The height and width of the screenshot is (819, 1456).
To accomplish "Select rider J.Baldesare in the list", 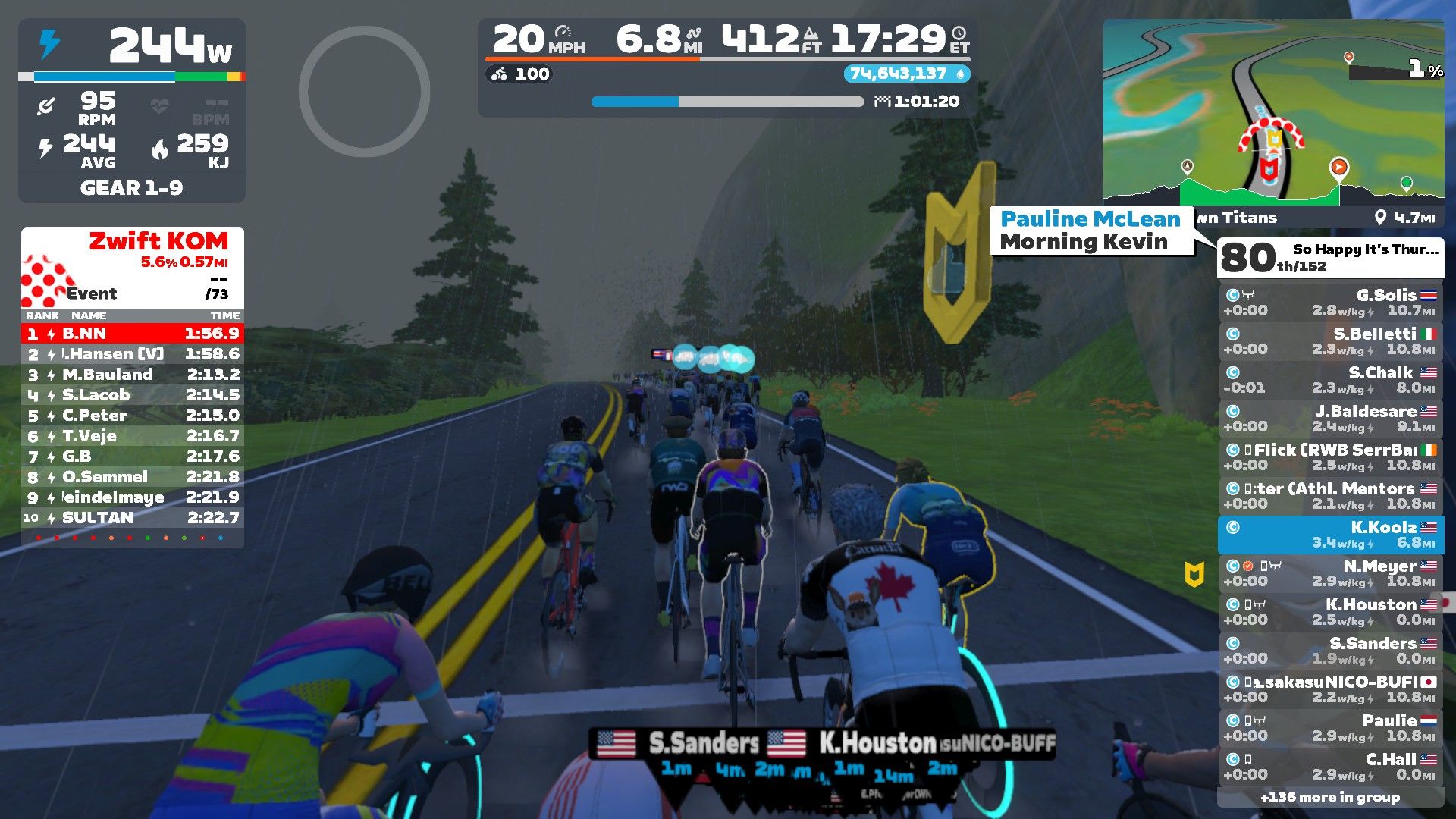I will click(1330, 419).
